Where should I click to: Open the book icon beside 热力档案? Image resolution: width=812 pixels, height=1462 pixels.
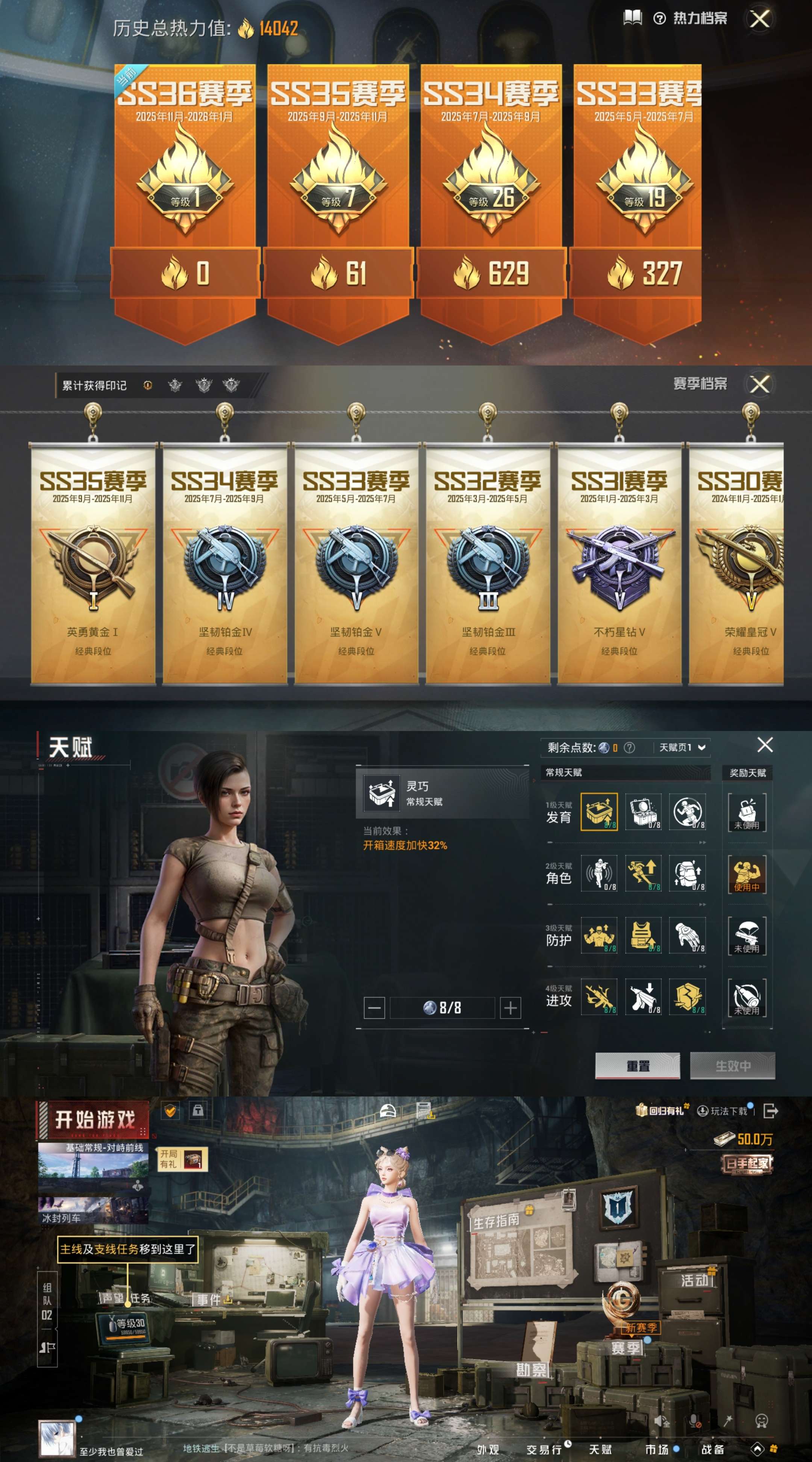[632, 18]
